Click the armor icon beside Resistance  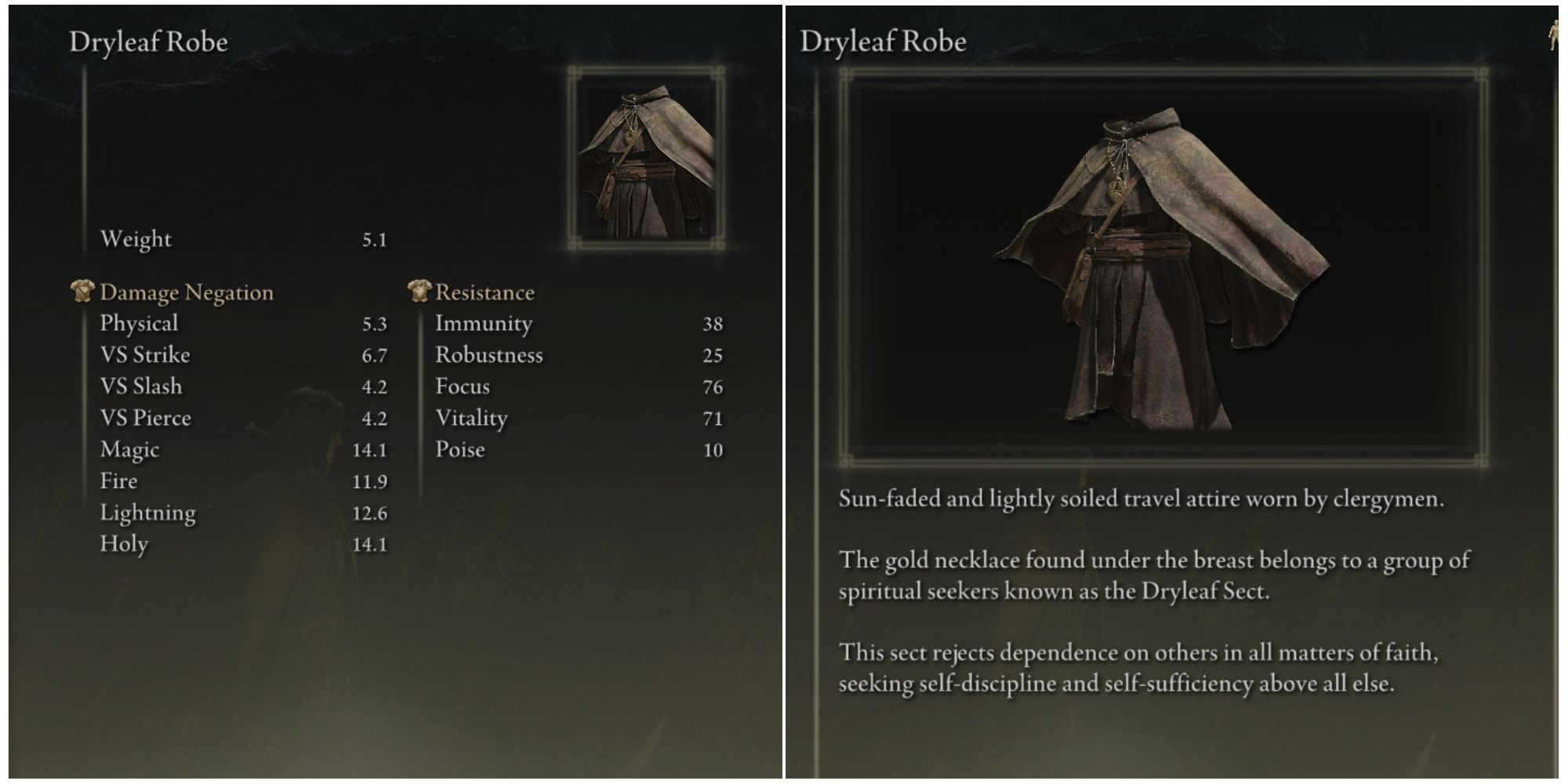pos(419,291)
